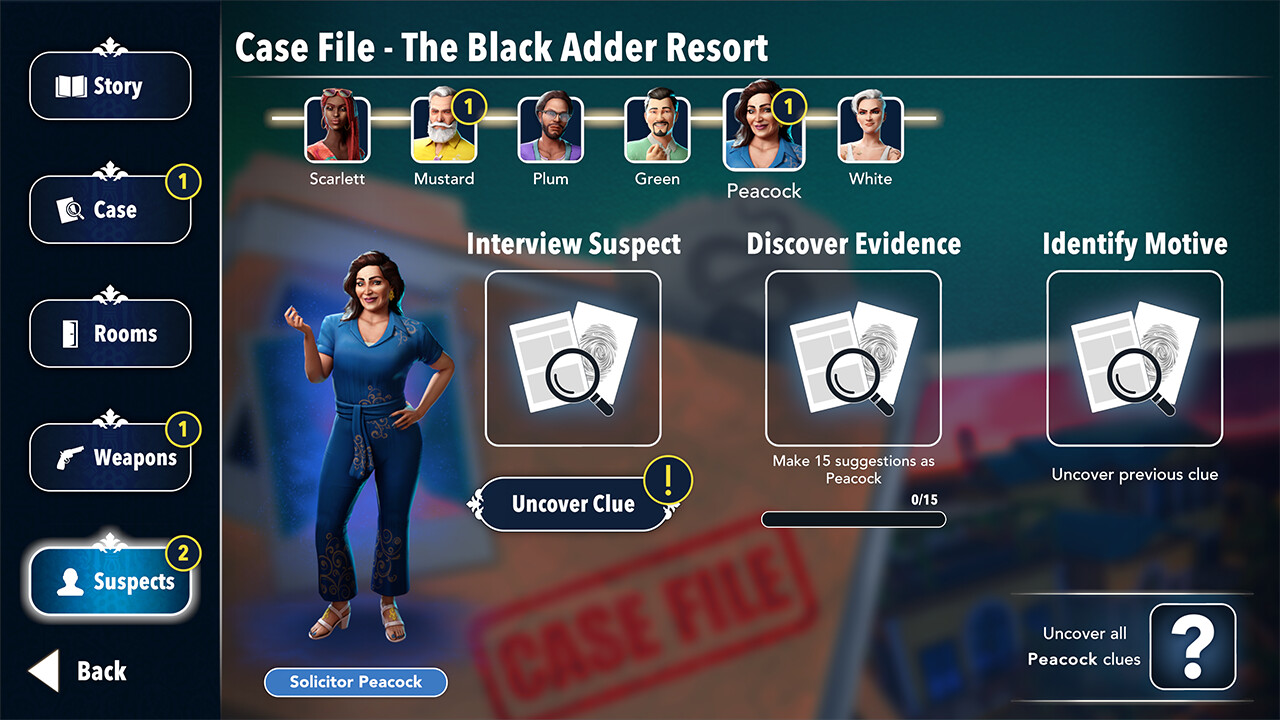Image resolution: width=1280 pixels, height=720 pixels.
Task: Select Peacock's highlighted portrait with badge
Action: tap(763, 130)
